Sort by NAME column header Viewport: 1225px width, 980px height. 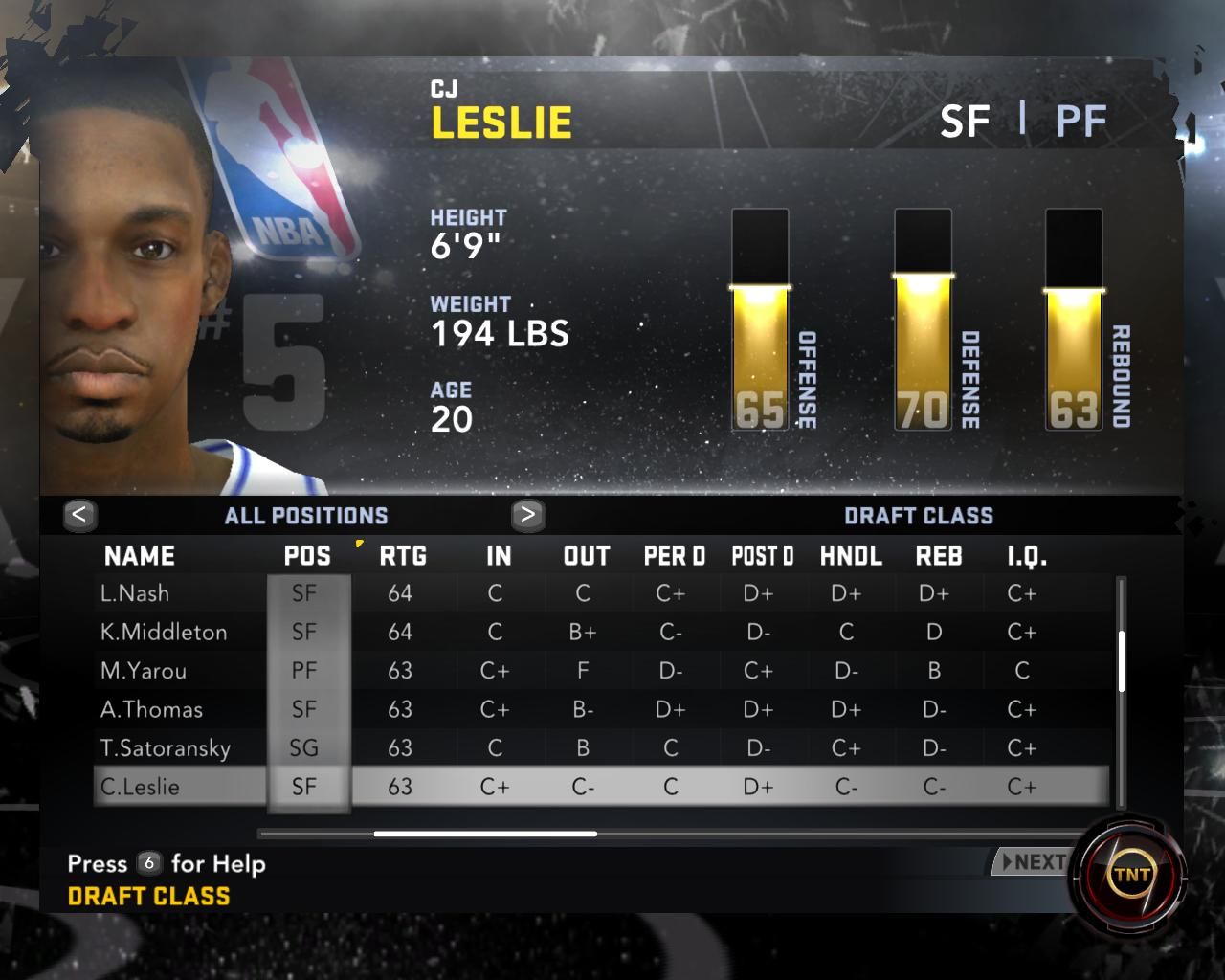(x=140, y=556)
